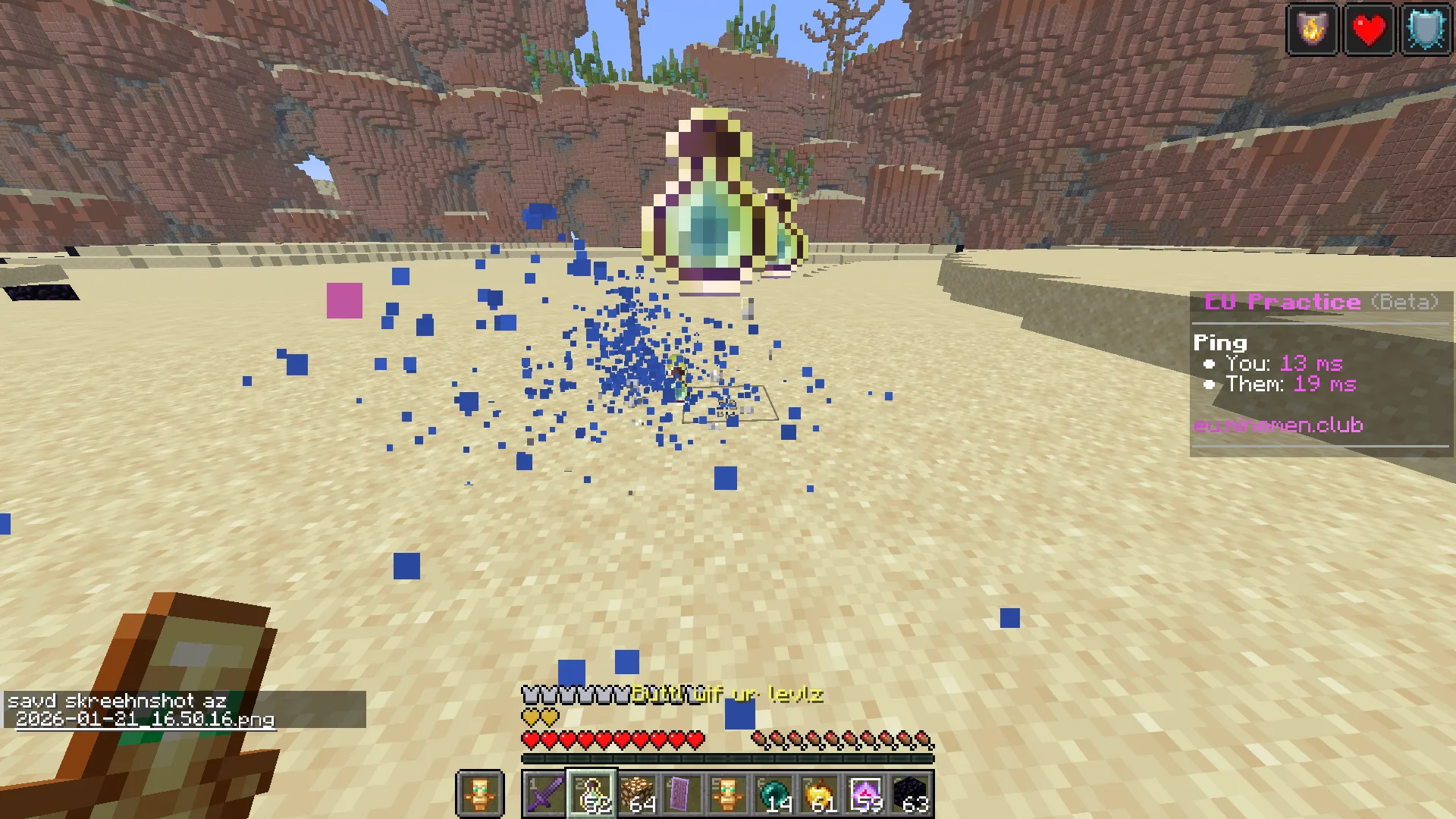The height and width of the screenshot is (819, 1456).
Task: Select the end crystal slot
Action: pos(865,794)
